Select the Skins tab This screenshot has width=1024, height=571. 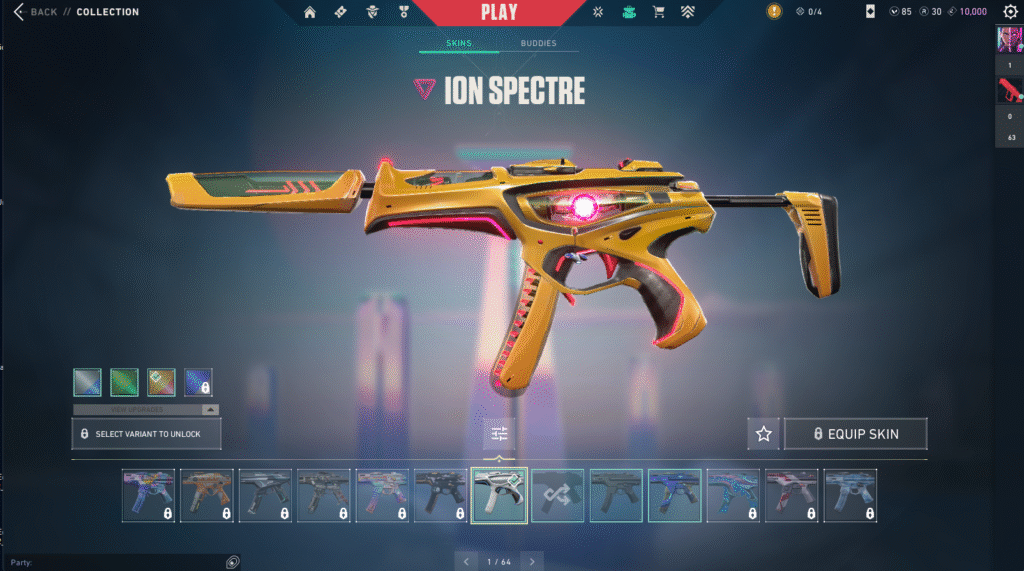coord(459,44)
